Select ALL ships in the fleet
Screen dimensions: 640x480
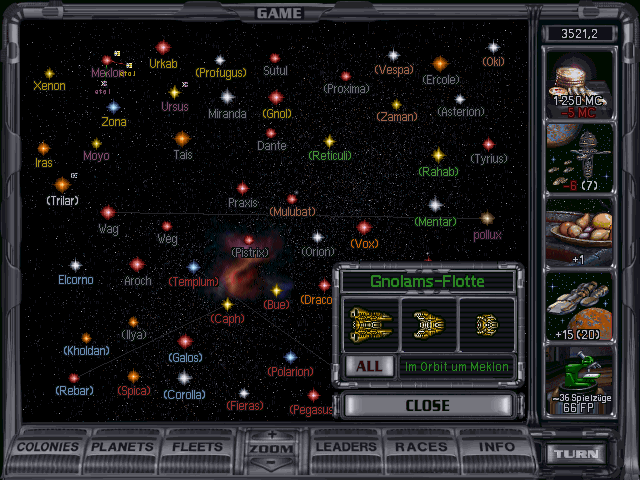(369, 366)
